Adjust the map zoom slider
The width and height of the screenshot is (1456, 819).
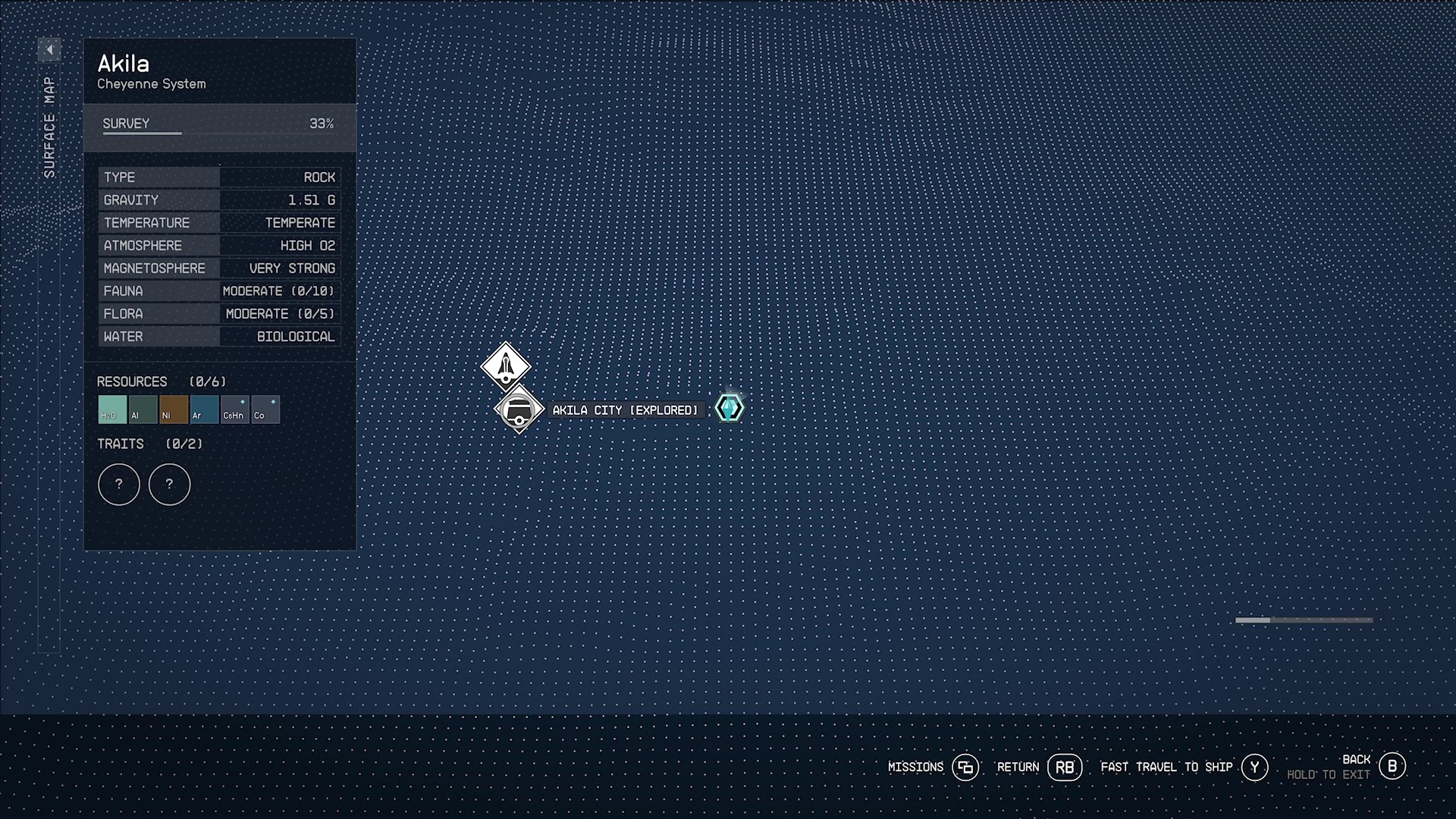coord(1304,620)
